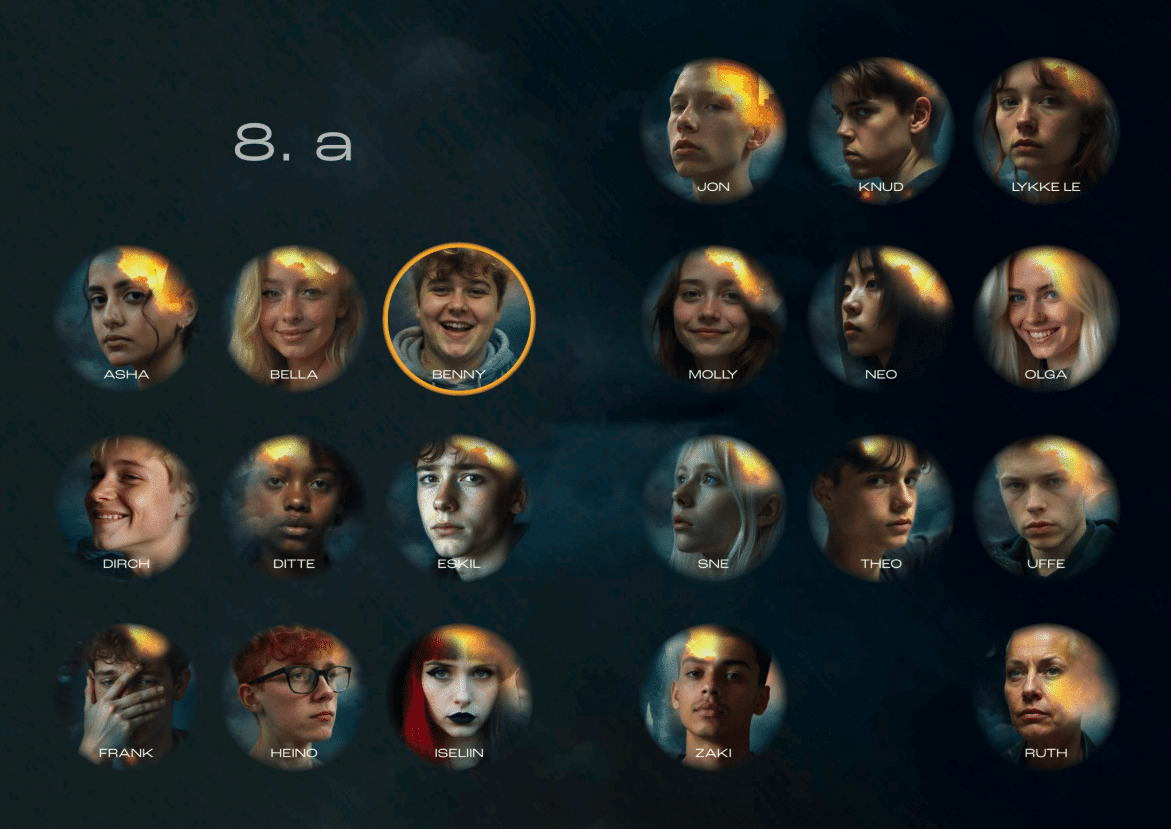Choose Uffe from the class
Viewport: 1171px width, 829px height.
(x=1046, y=505)
